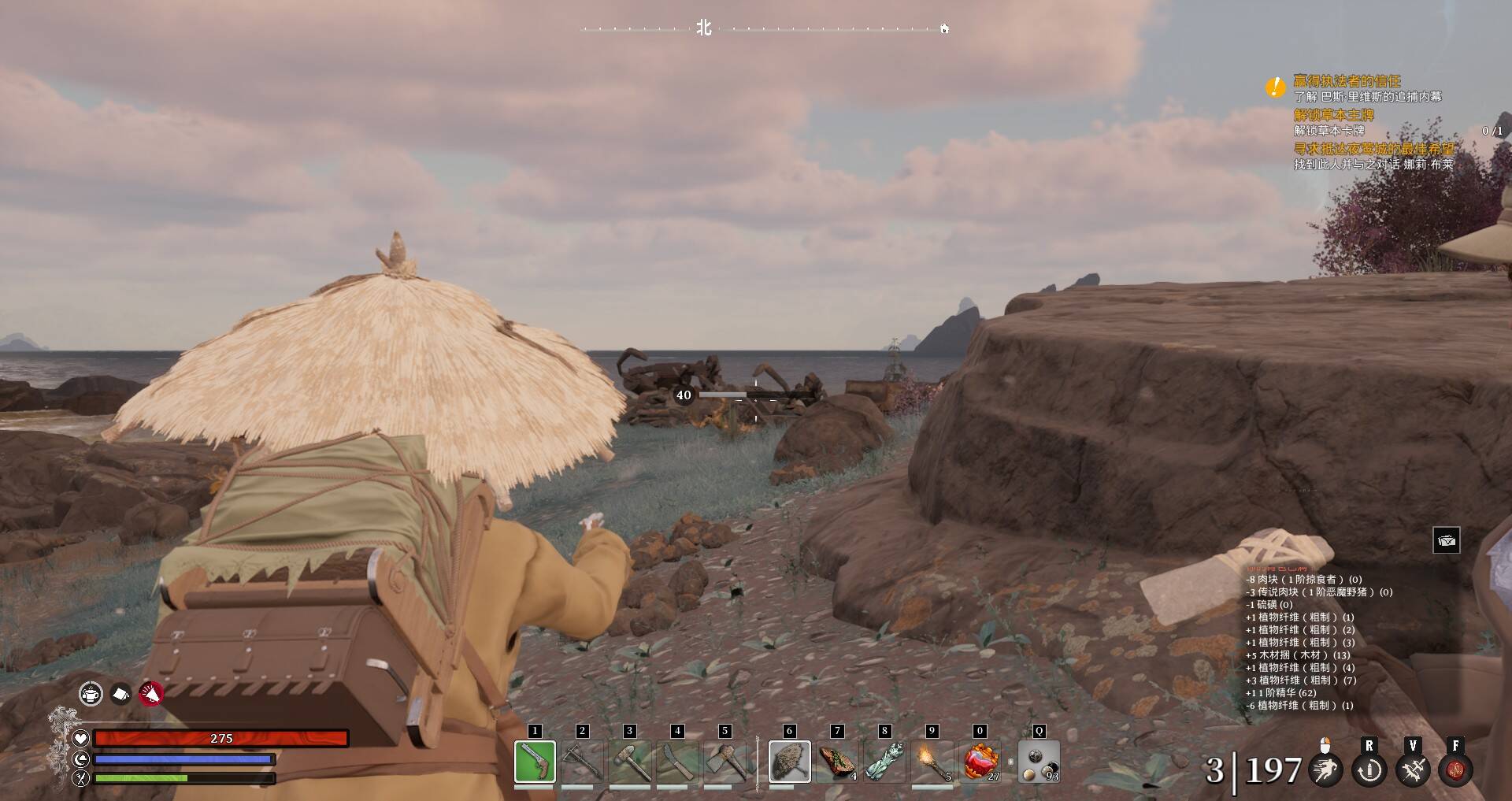This screenshot has height=801, width=1512.
Task: Select the straw umbrella hotbar slot
Action: pyautogui.click(x=789, y=762)
